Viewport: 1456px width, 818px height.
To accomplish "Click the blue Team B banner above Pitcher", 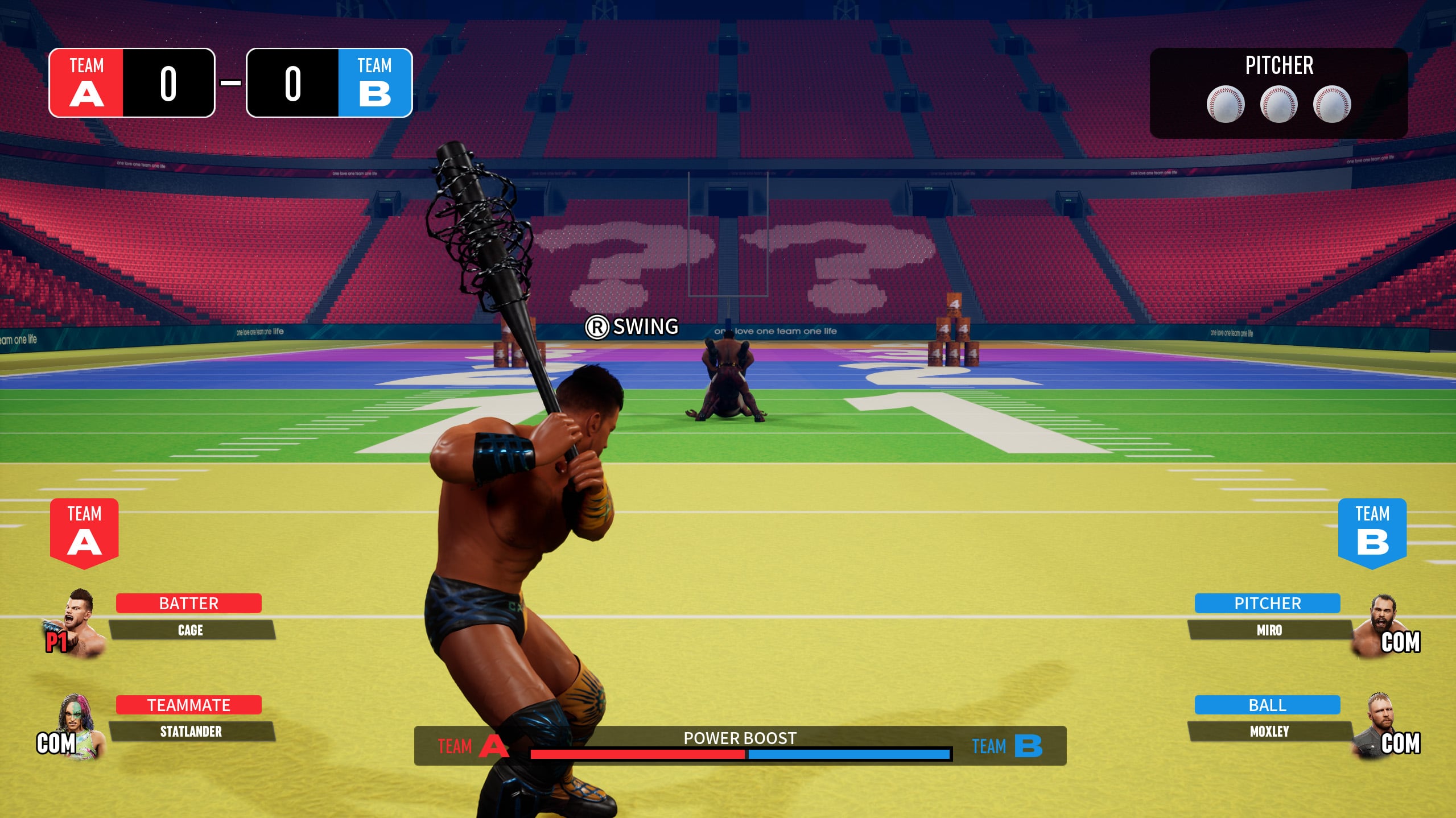I will coord(1372,532).
